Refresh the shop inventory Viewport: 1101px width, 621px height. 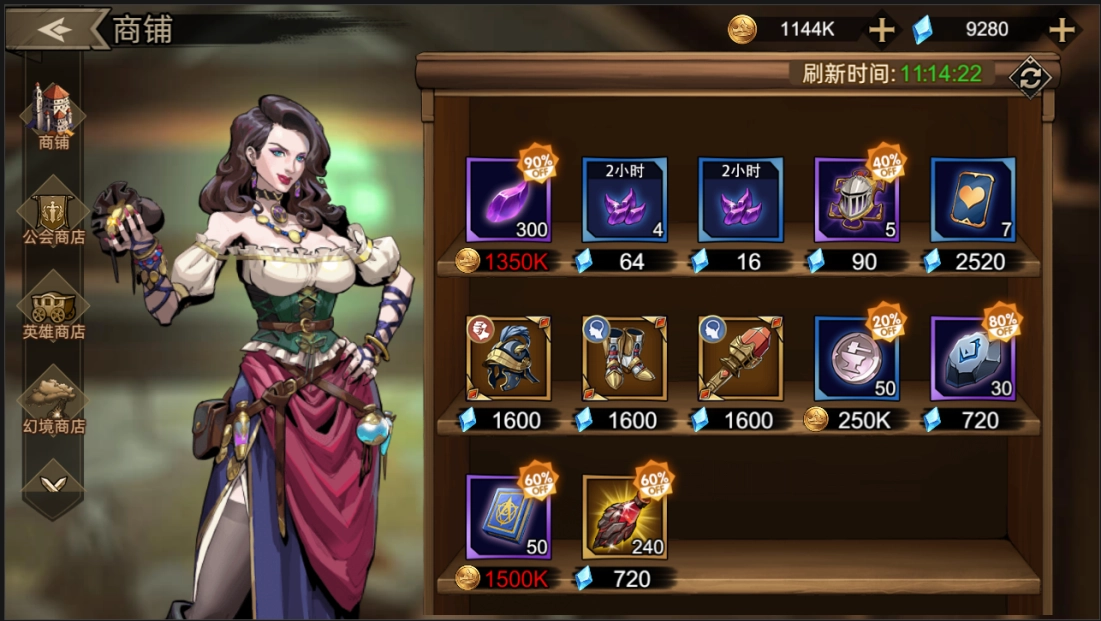[1029, 77]
